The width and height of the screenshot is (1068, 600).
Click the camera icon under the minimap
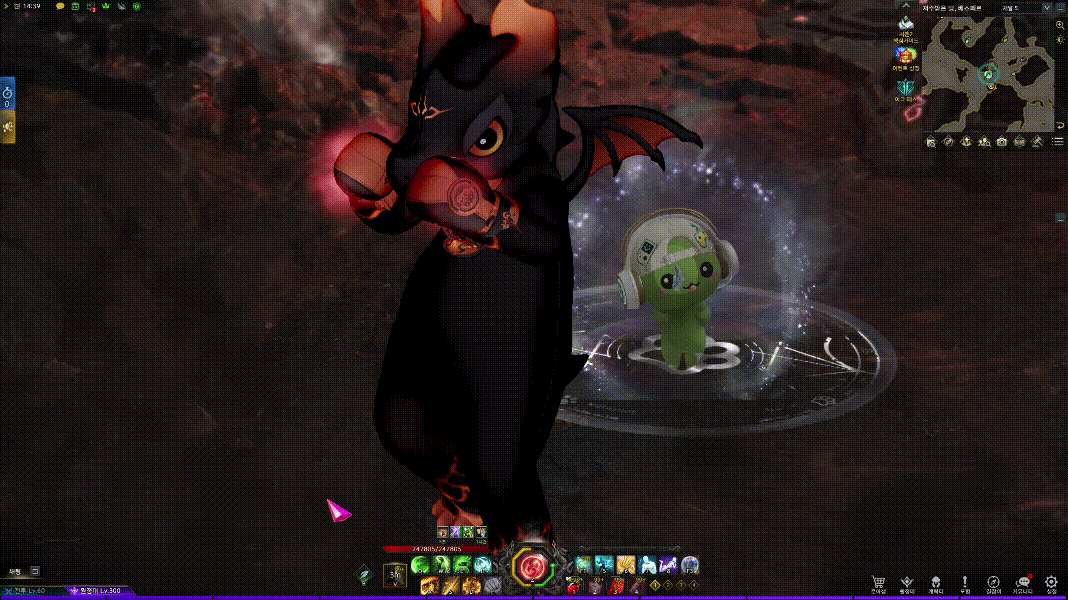pyautogui.click(x=1002, y=142)
